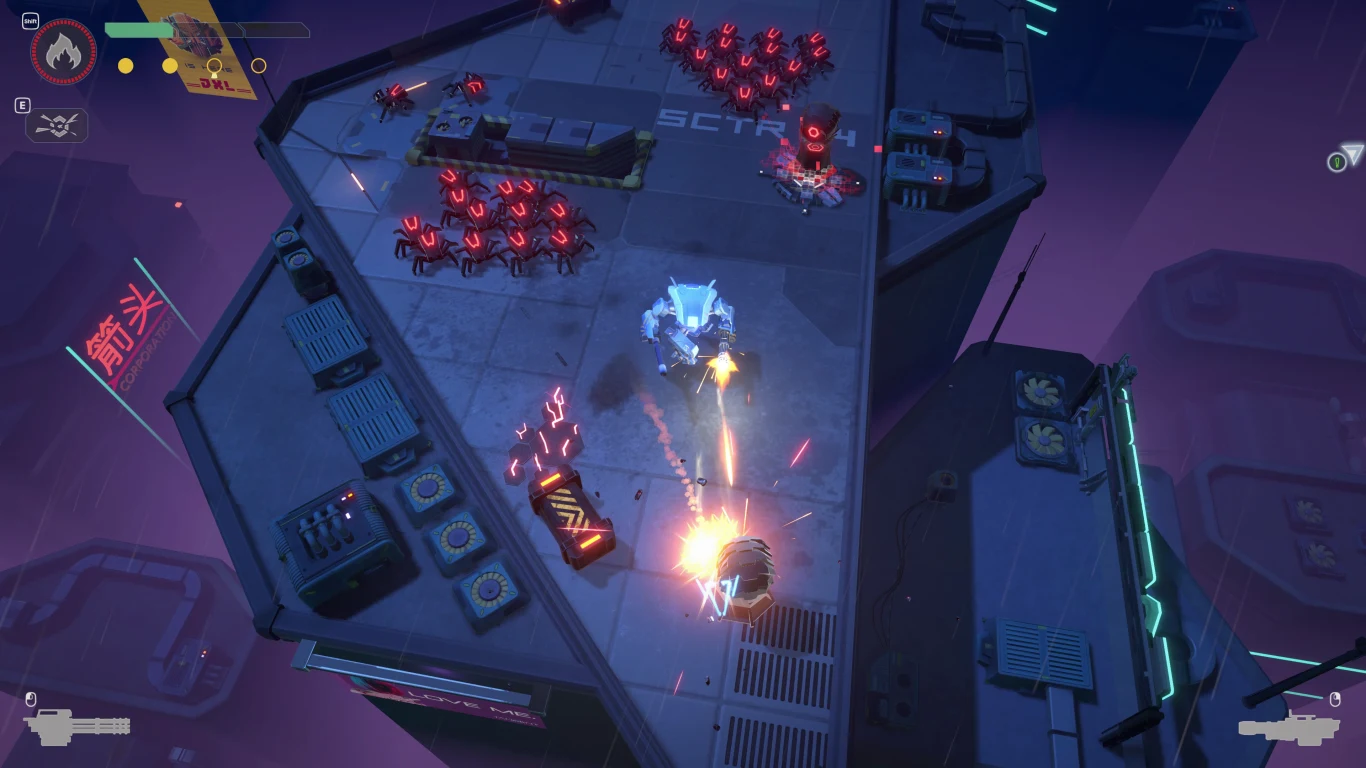Click the green objective direction marker
The image size is (1366, 768).
point(1337,162)
